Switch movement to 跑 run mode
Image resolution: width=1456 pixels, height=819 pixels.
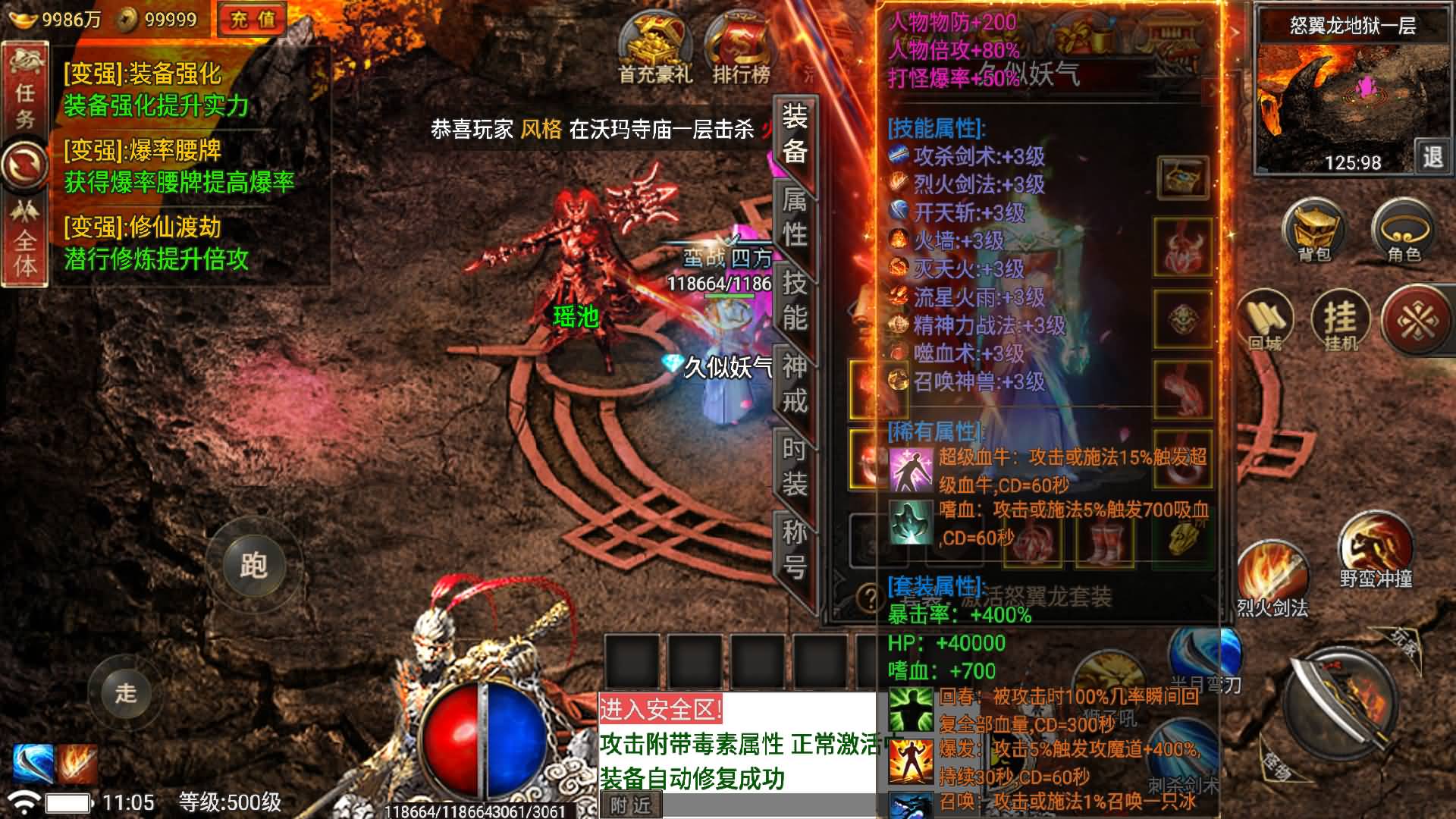tap(255, 565)
